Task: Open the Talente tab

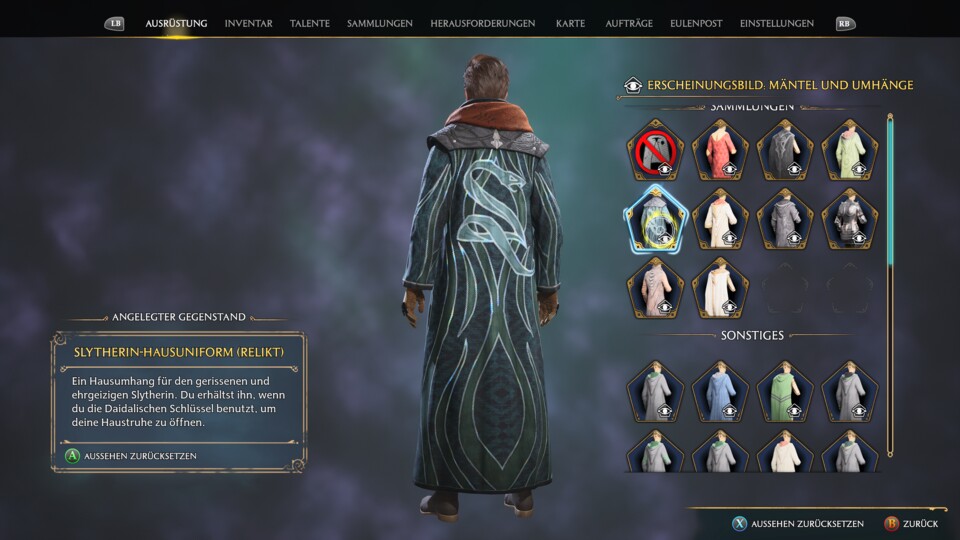Action: (309, 23)
